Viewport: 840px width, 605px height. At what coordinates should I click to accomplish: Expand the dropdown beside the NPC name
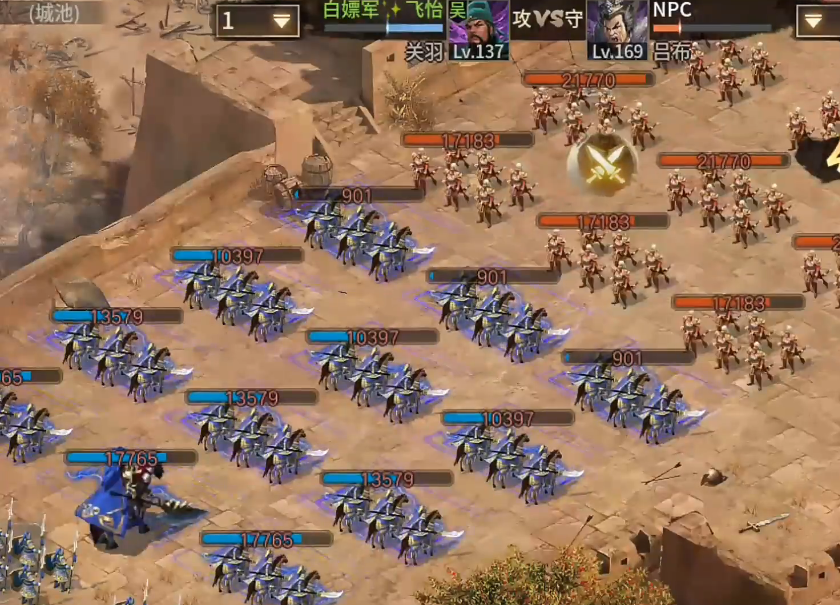[816, 20]
